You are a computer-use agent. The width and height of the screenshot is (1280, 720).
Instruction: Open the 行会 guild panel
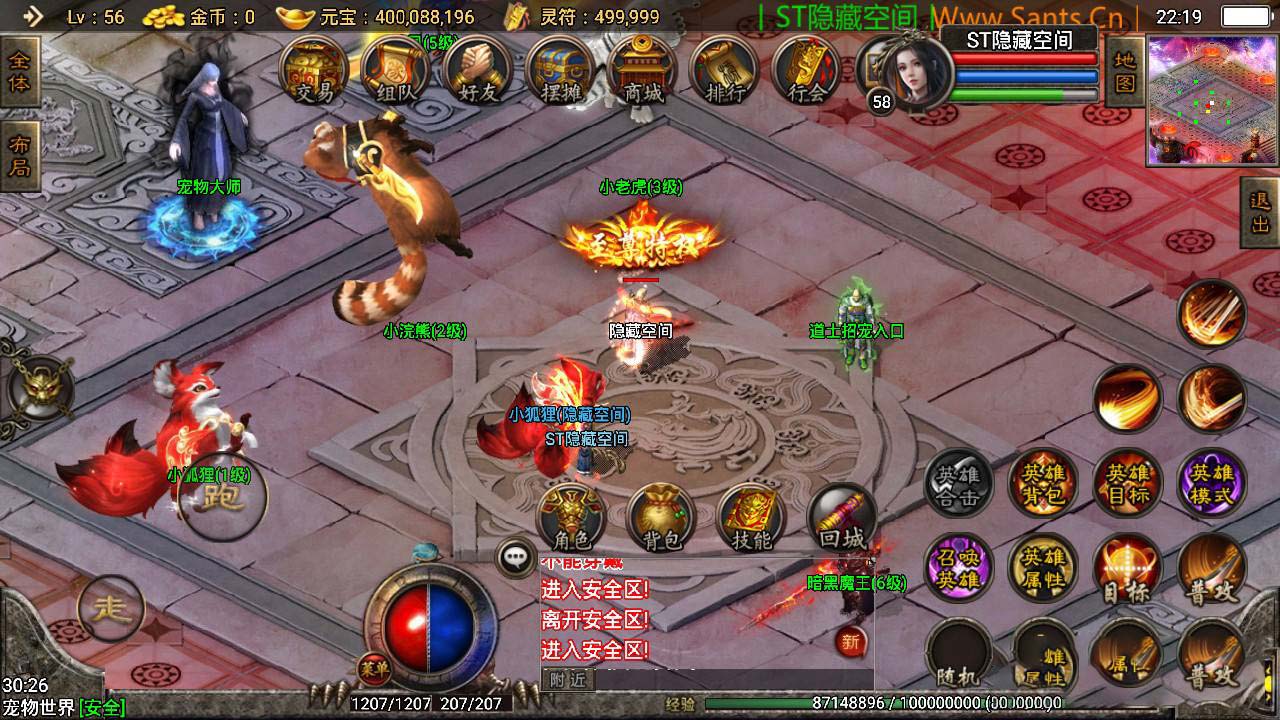[806, 72]
